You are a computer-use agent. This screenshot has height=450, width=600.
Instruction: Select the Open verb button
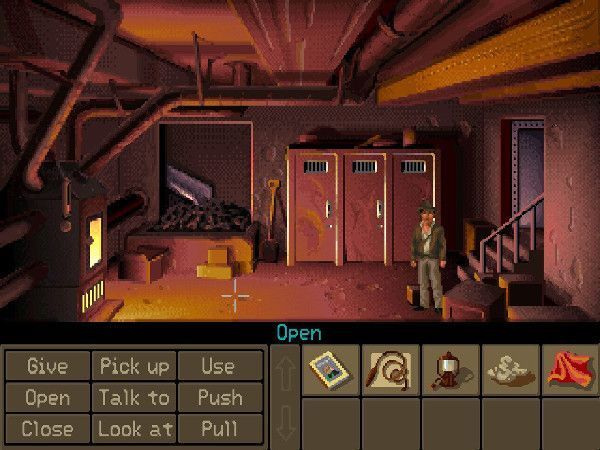pyautogui.click(x=48, y=397)
